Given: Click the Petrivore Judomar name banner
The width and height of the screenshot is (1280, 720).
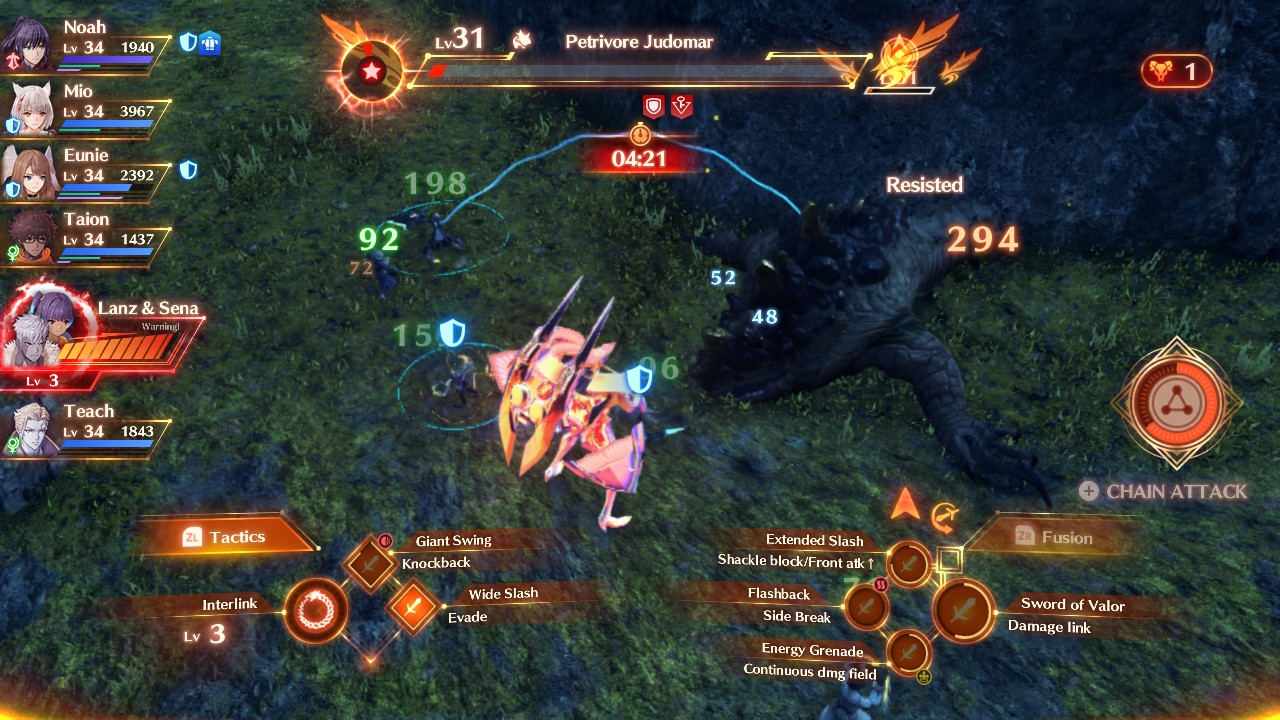Looking at the screenshot, I should coord(638,42).
